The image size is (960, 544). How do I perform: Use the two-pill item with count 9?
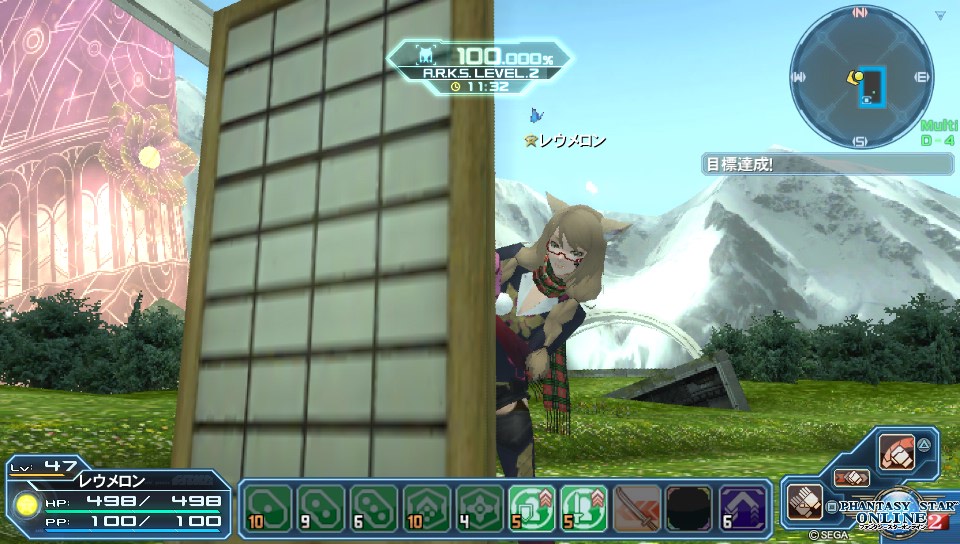(318, 507)
